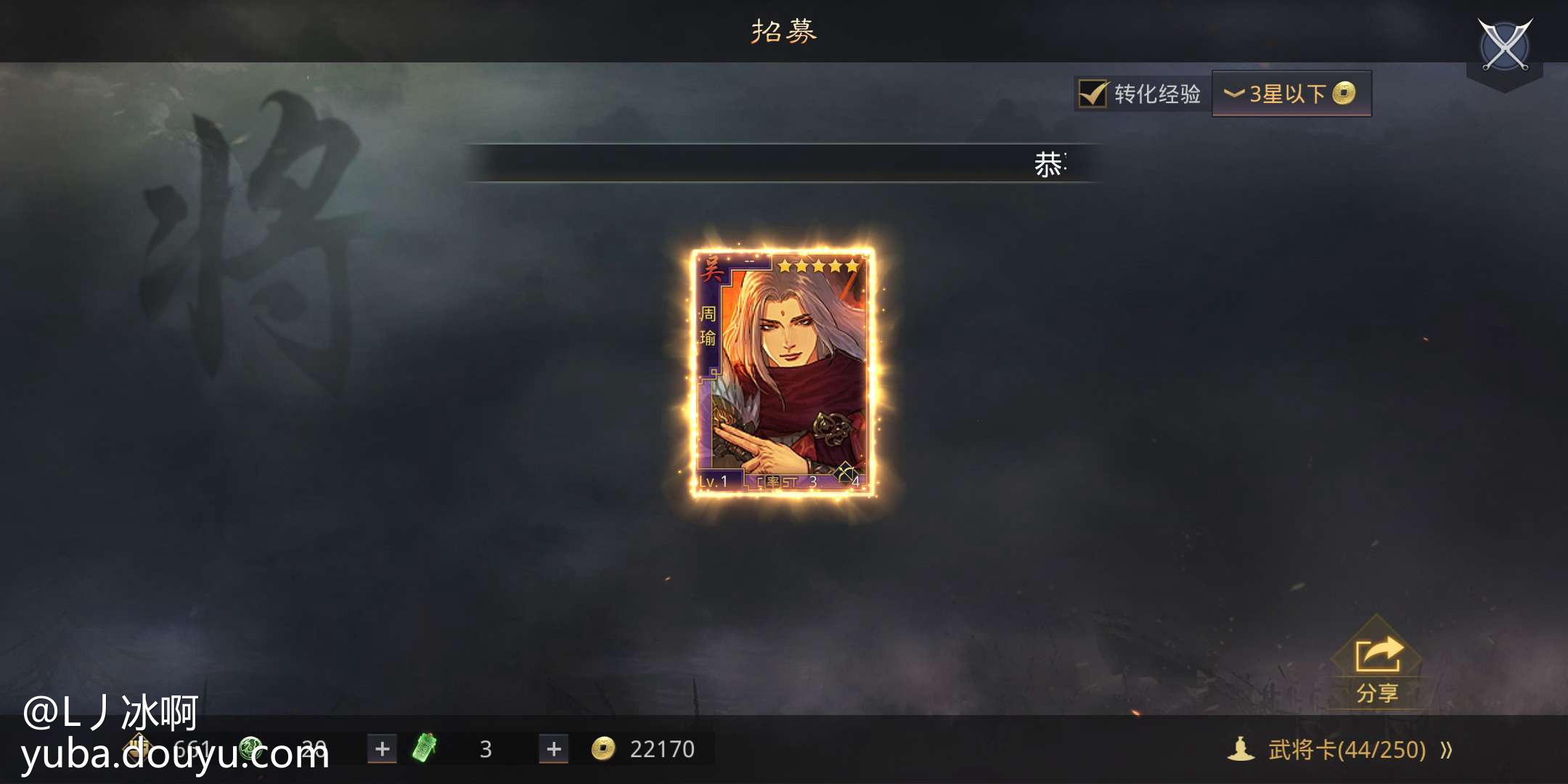Open the 3星以下 dropdown
Image resolution: width=1568 pixels, height=784 pixels.
(x=1291, y=94)
